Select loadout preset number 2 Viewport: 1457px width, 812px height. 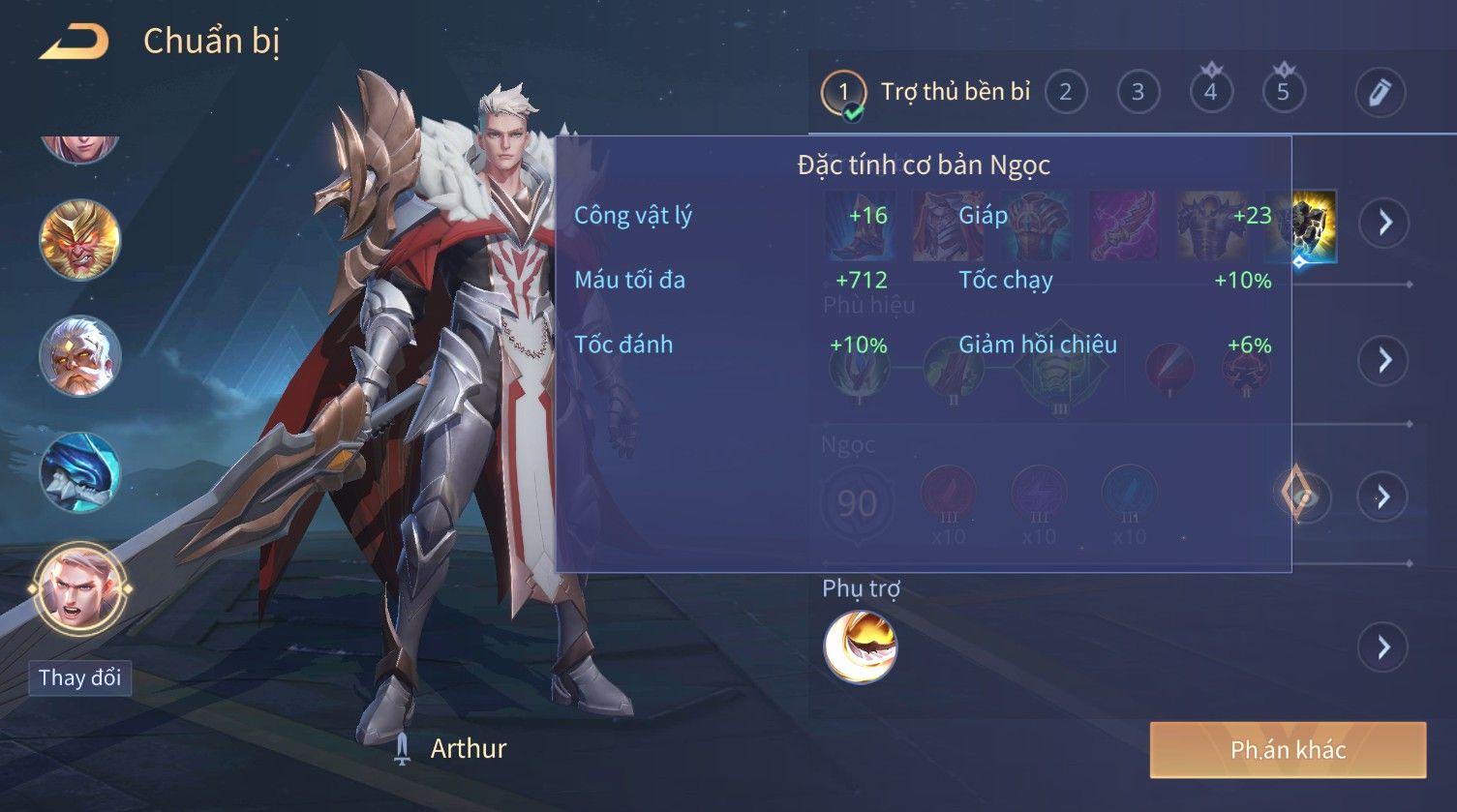coord(1065,92)
